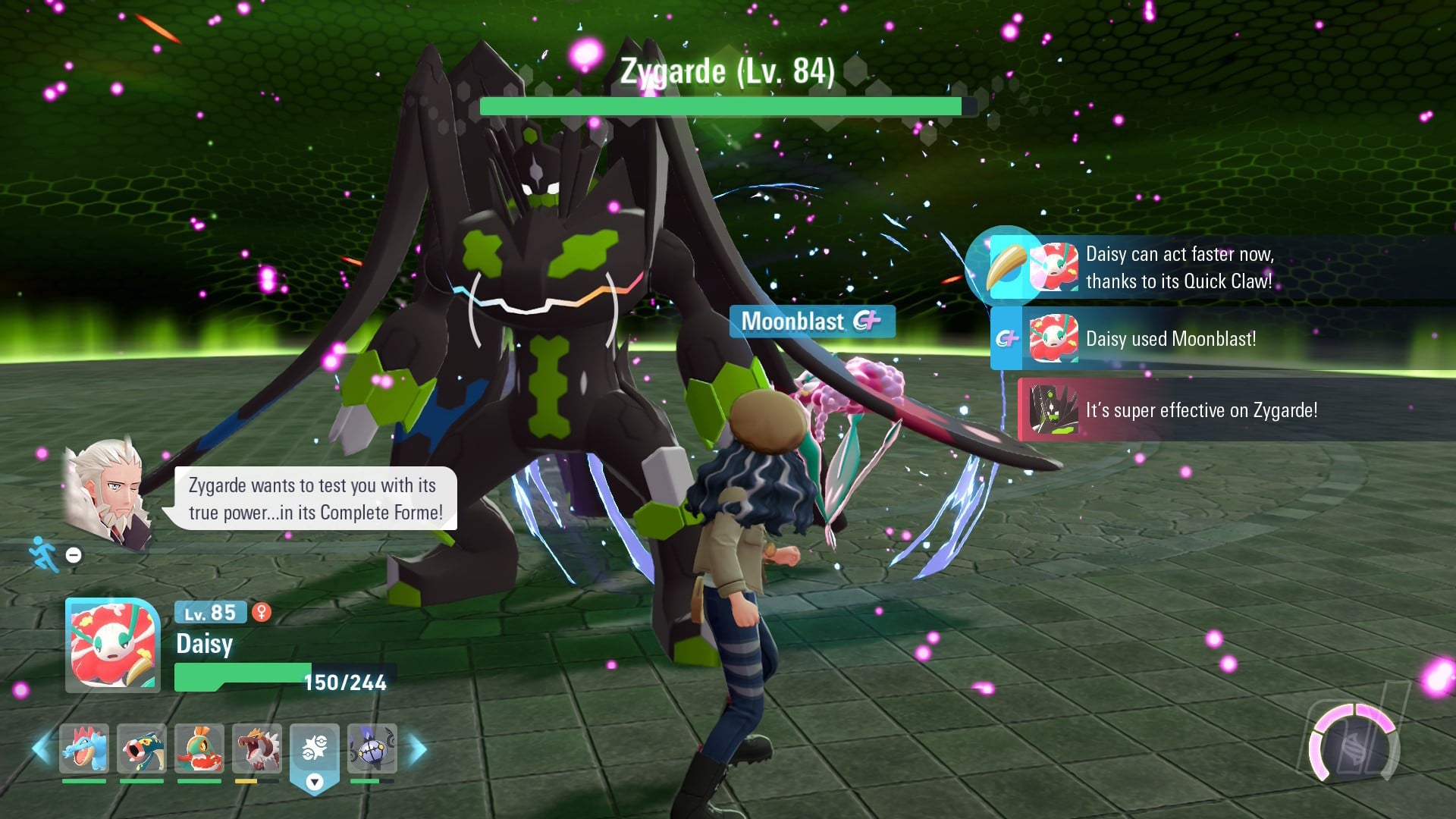Click the Zygarde Complete Forme dialogue bubble

point(315,498)
